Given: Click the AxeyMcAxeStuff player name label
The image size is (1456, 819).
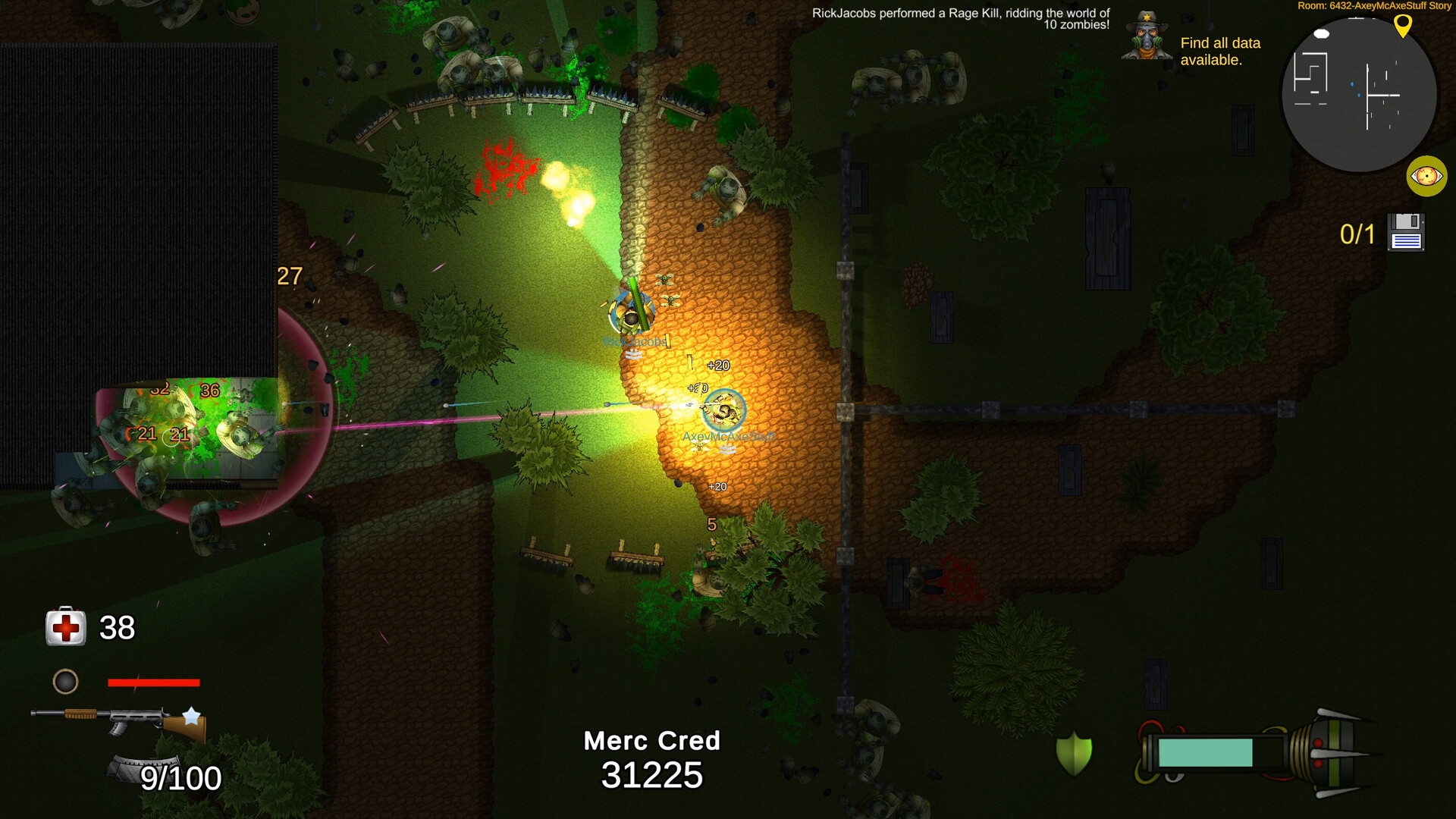Looking at the screenshot, I should pos(730,436).
